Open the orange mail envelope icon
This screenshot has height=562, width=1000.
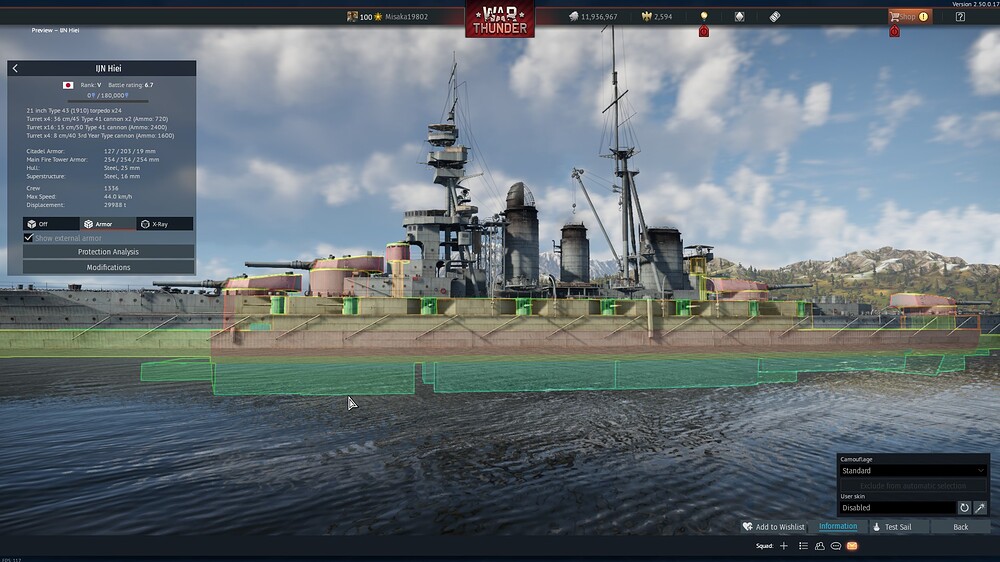coord(852,546)
